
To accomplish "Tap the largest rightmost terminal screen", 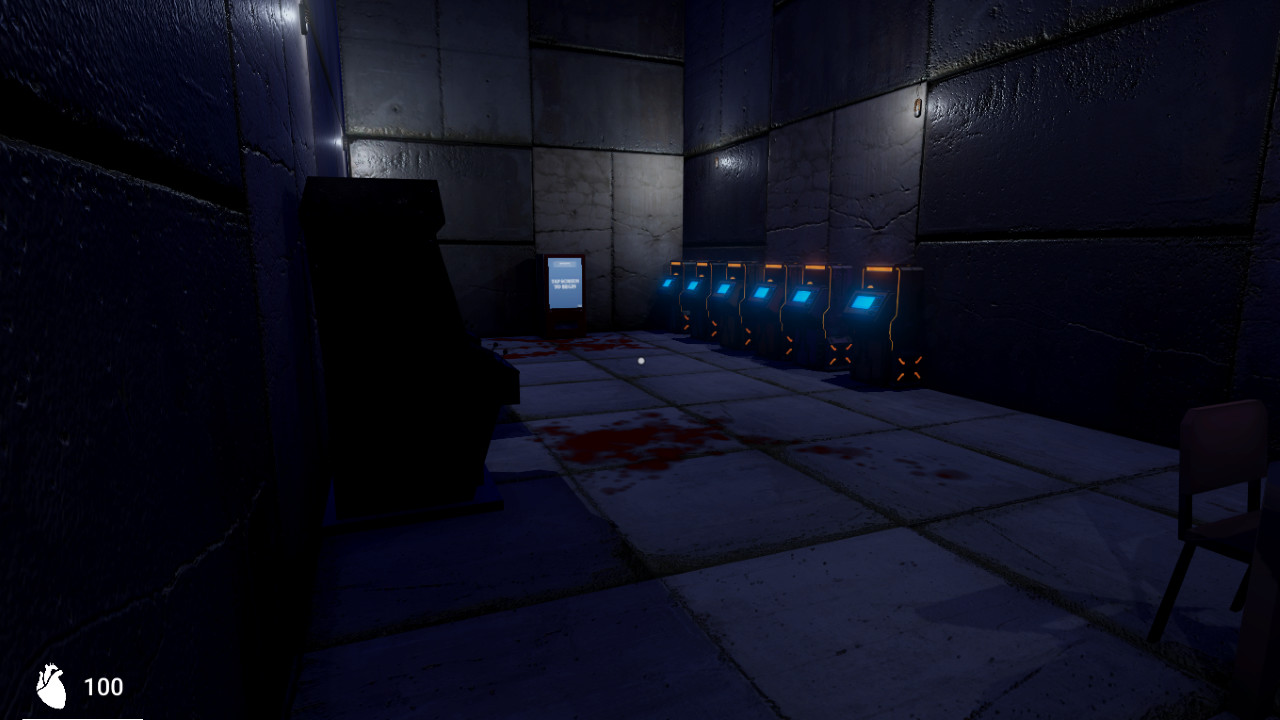I will [x=863, y=302].
